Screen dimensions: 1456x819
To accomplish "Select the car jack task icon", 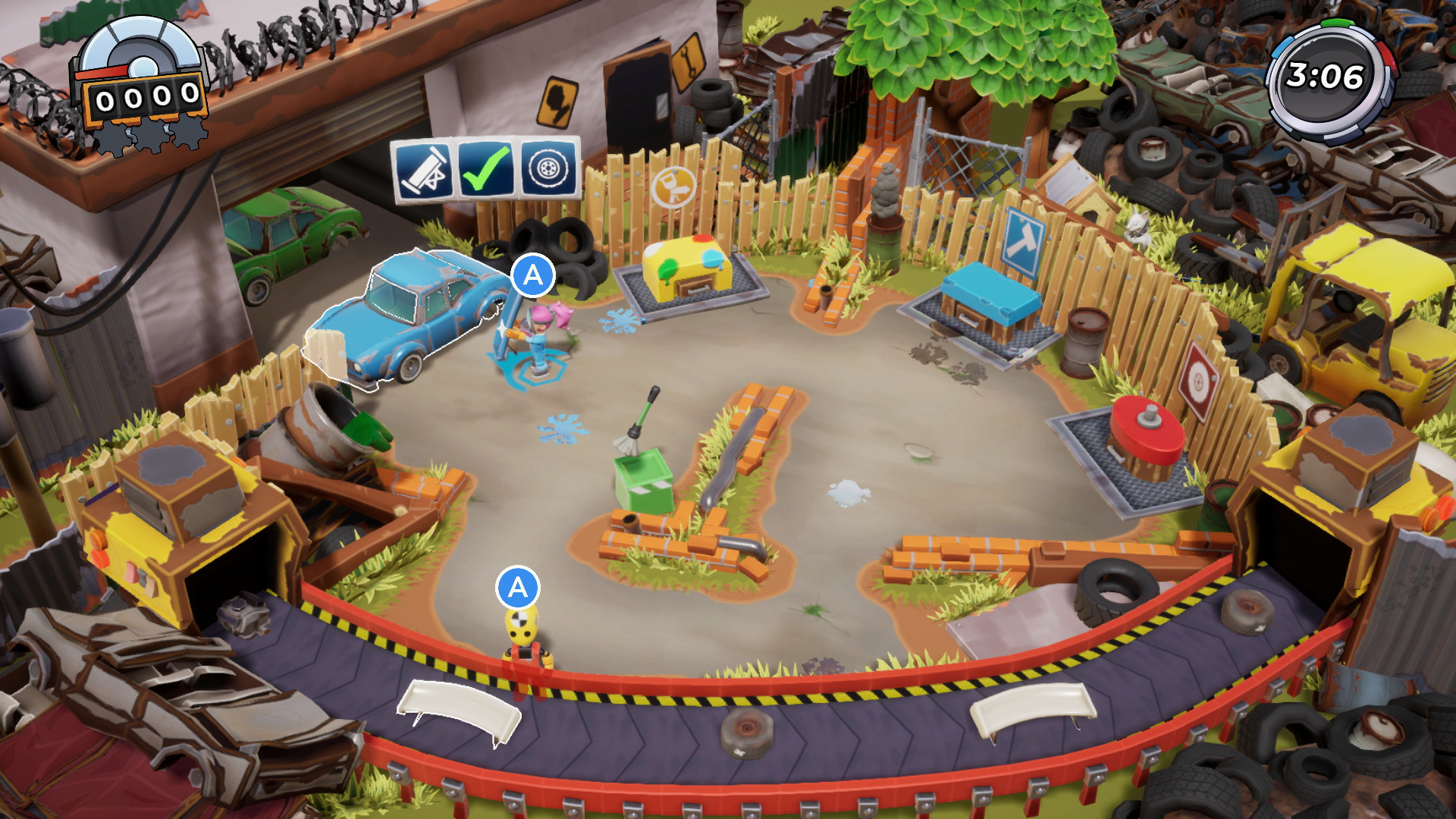I will tap(423, 171).
